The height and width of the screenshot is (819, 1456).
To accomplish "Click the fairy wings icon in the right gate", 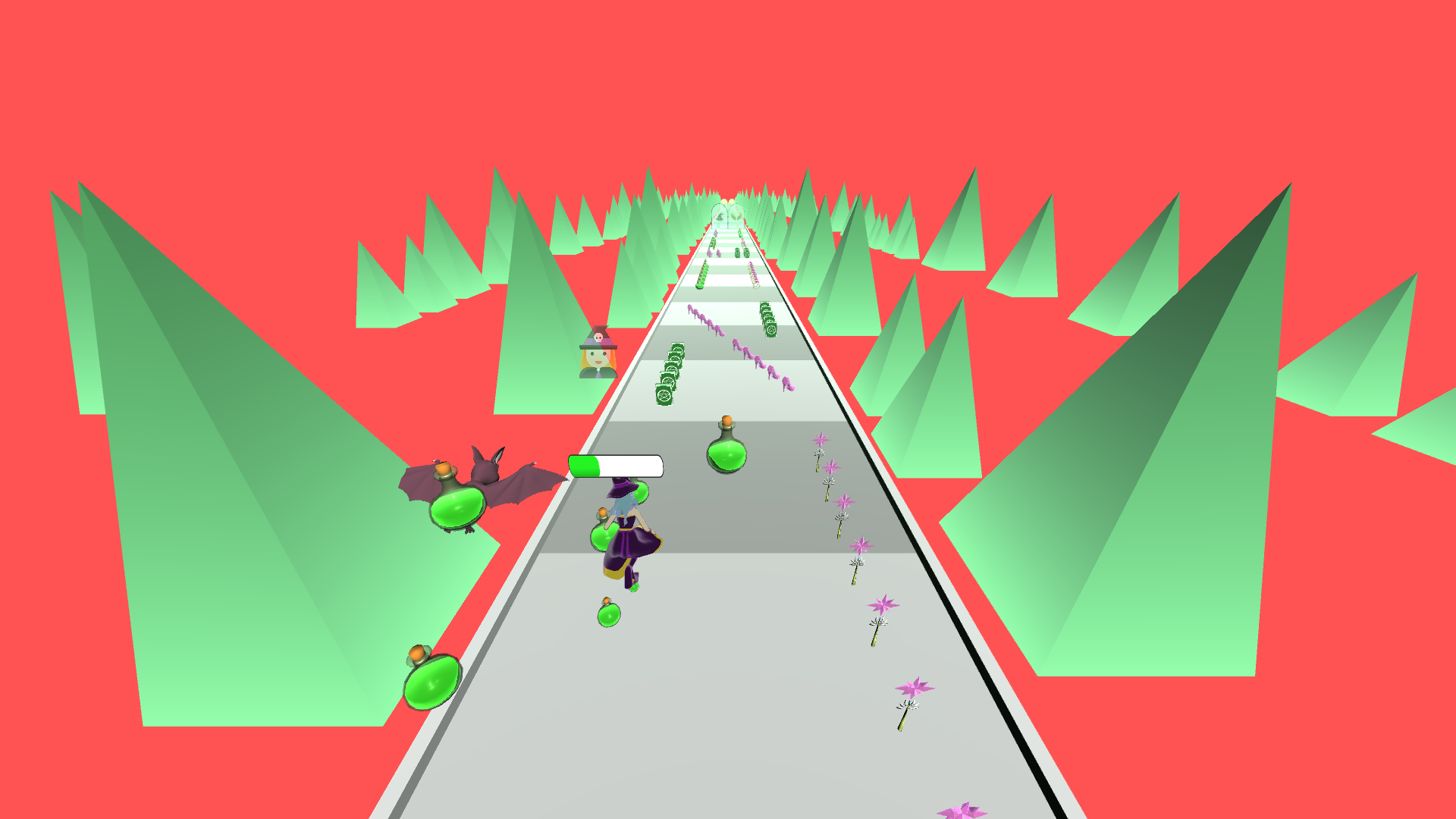I will pos(736,215).
